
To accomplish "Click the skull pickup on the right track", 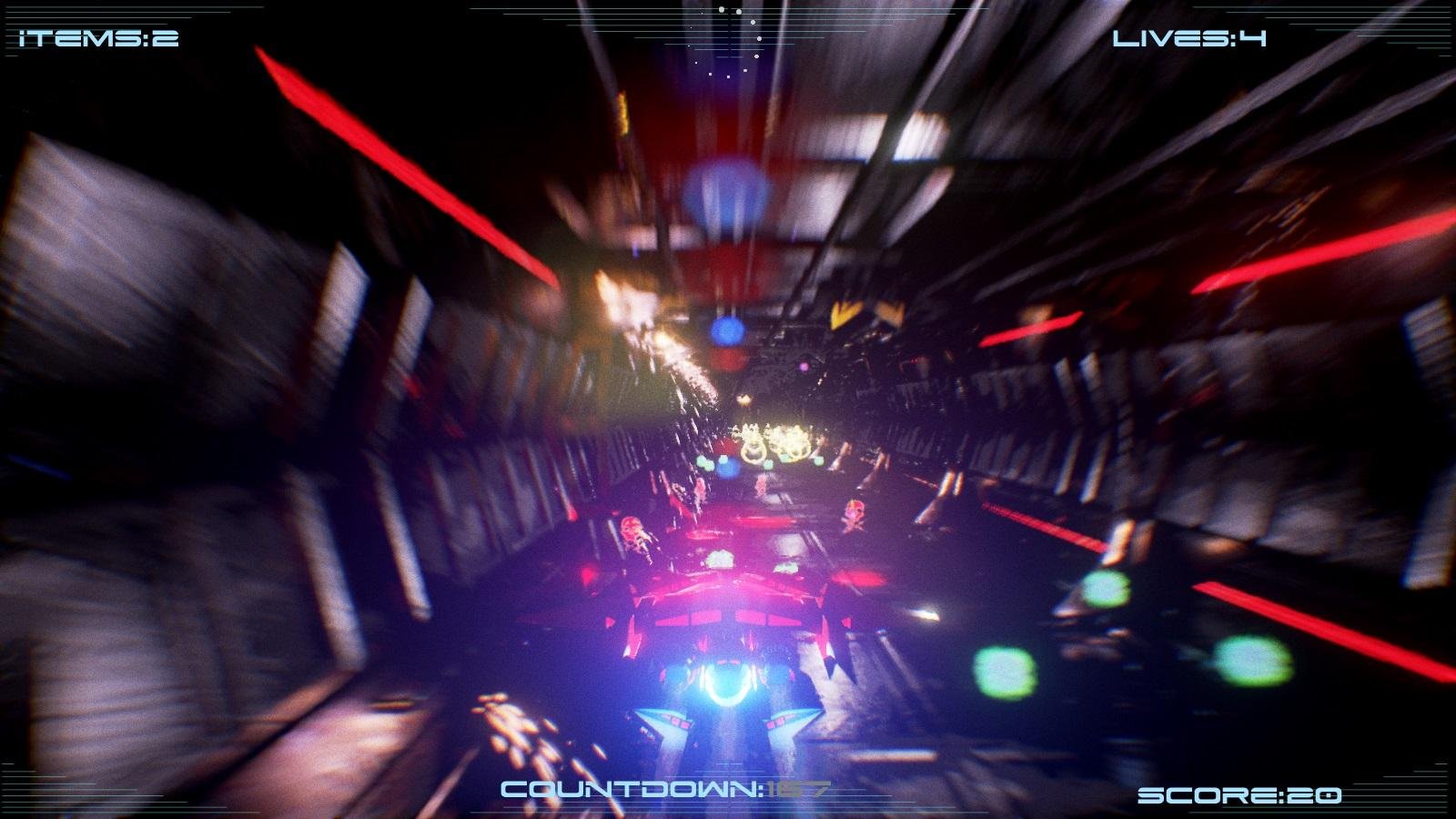I will pyautogui.click(x=855, y=514).
